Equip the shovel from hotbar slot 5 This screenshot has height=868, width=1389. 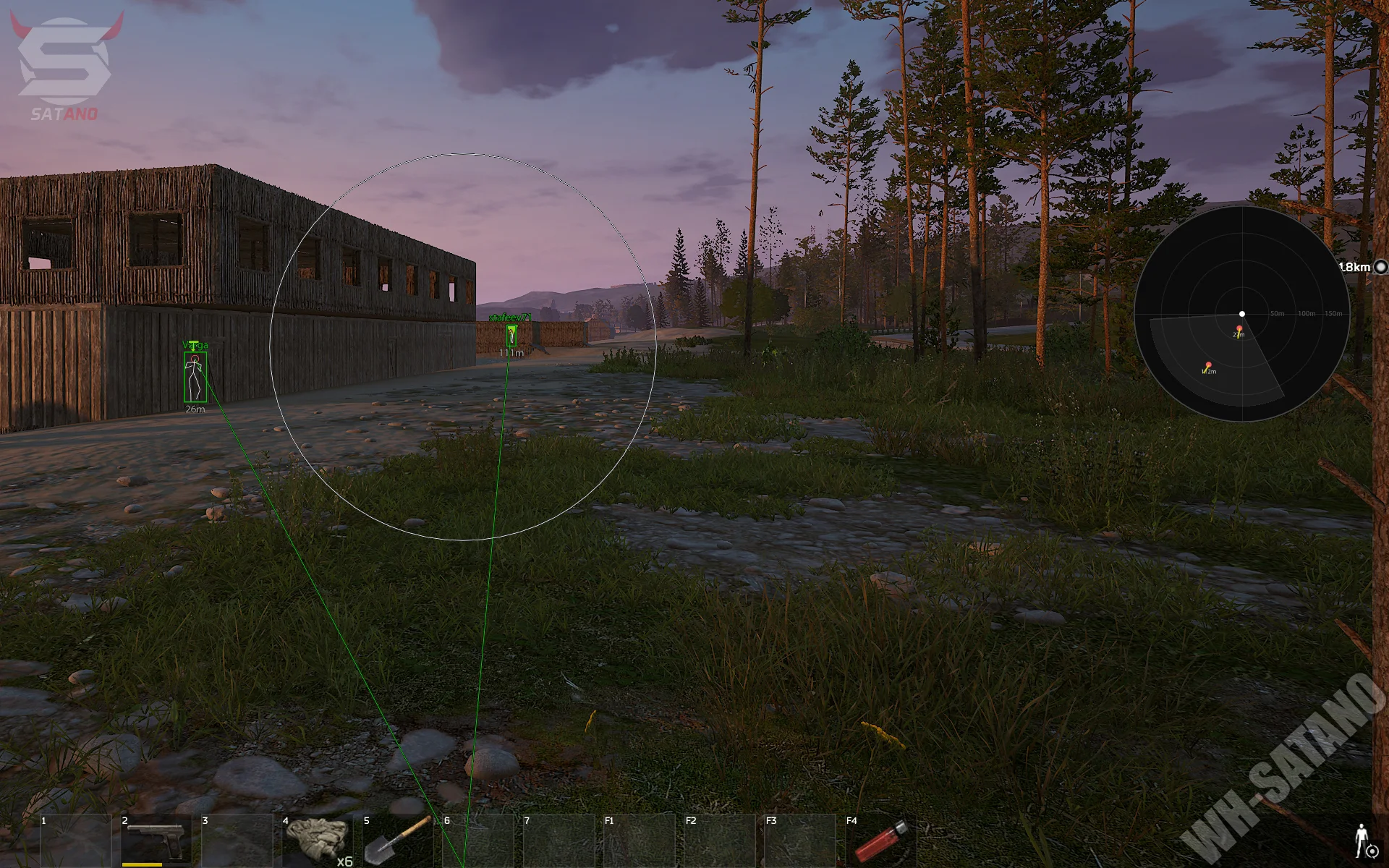[x=396, y=841]
